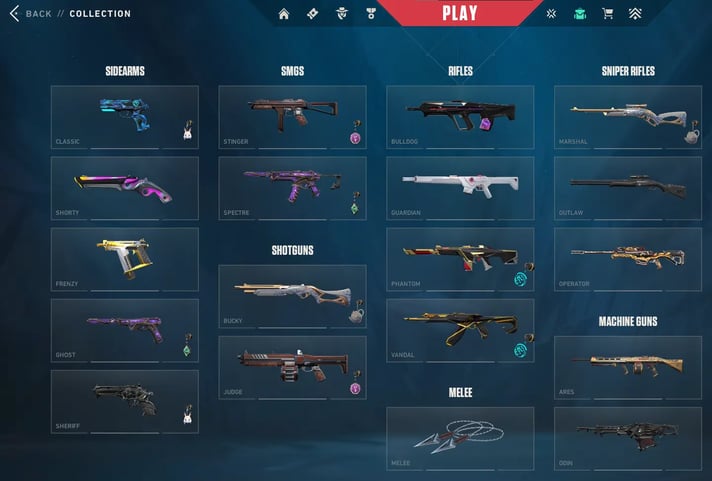
Task: Open the Ghost weapon card
Action: coord(124,330)
